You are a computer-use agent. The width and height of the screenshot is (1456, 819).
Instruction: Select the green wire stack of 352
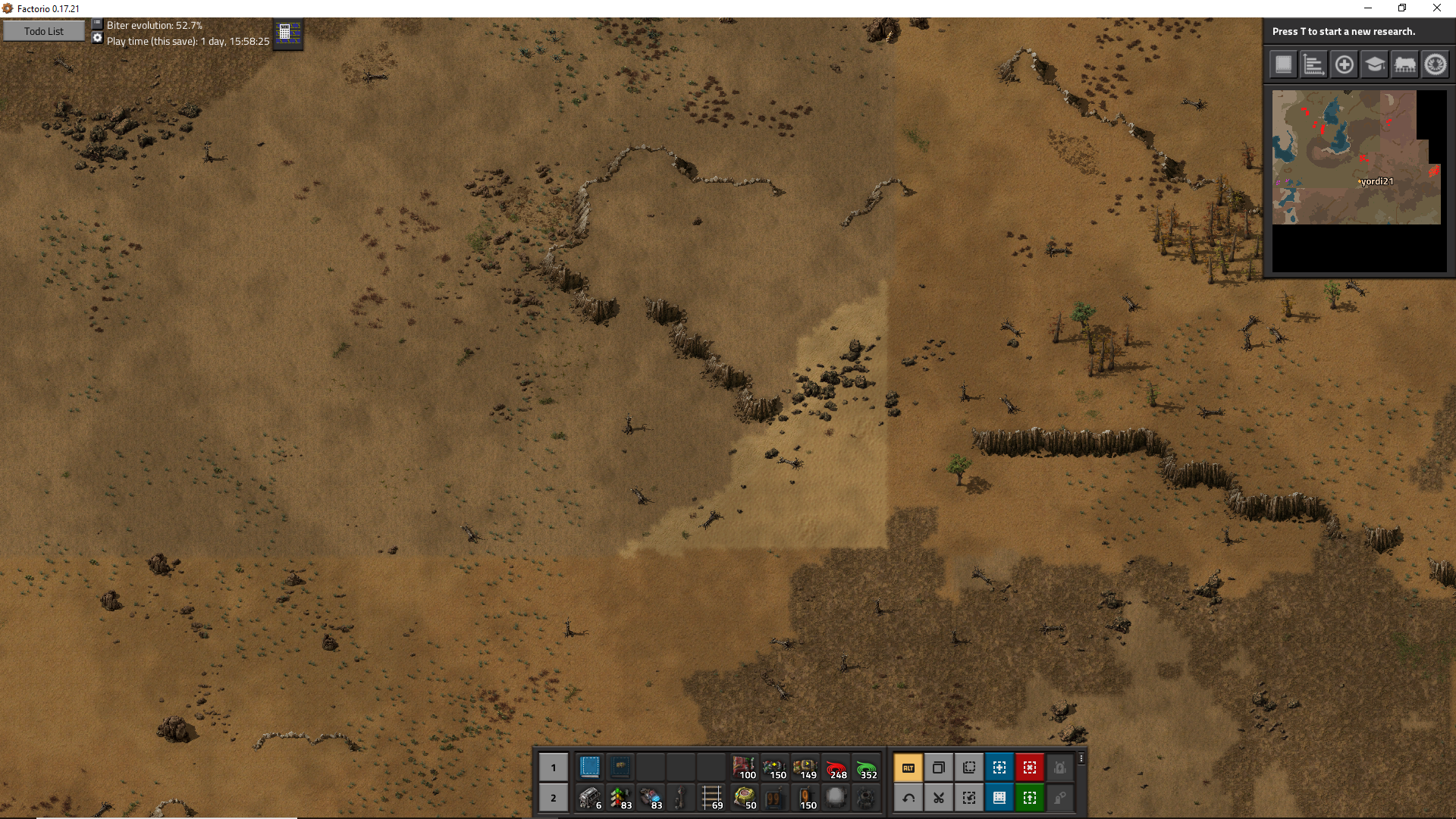(866, 767)
